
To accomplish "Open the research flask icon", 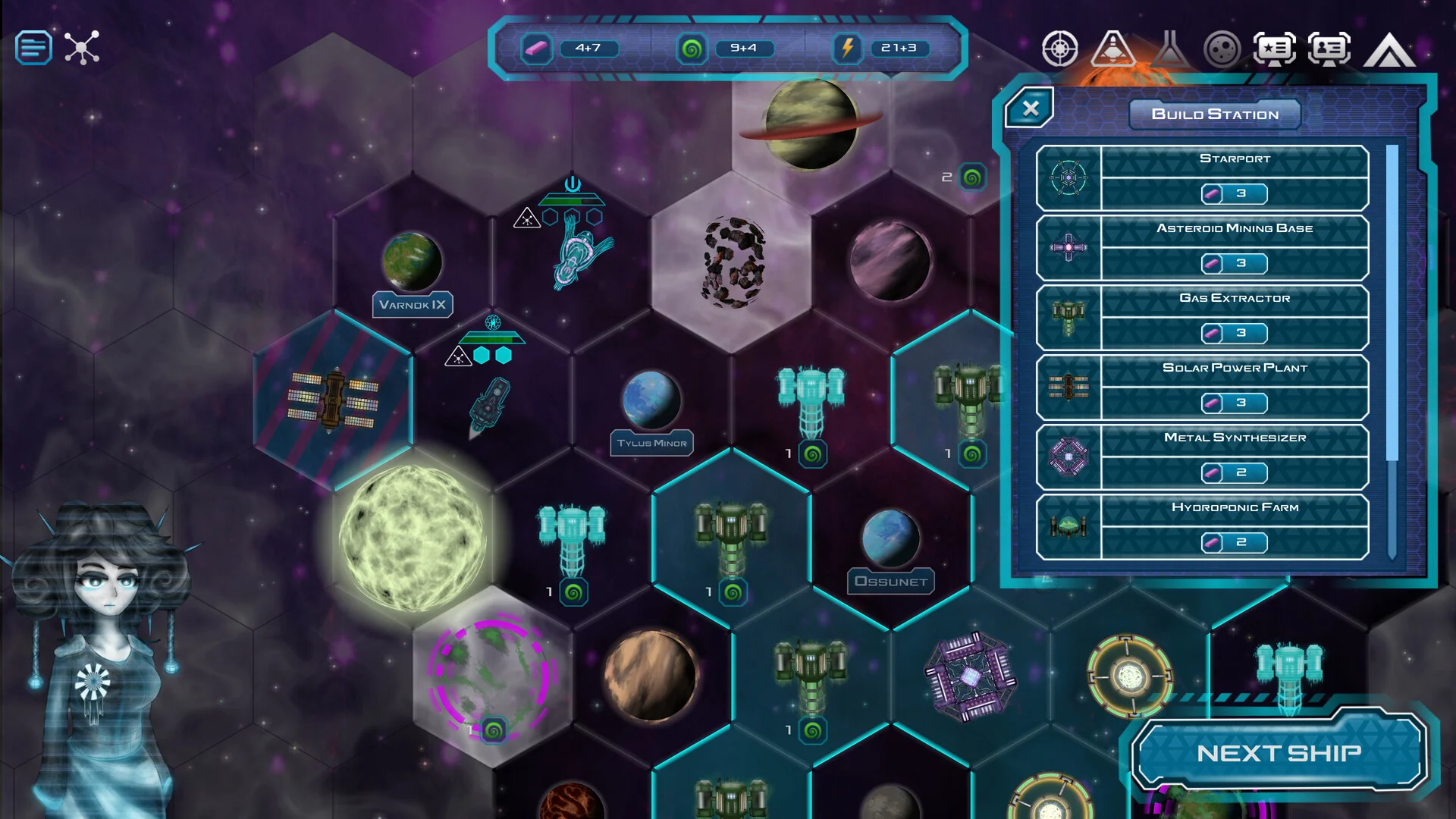I will 1169,49.
